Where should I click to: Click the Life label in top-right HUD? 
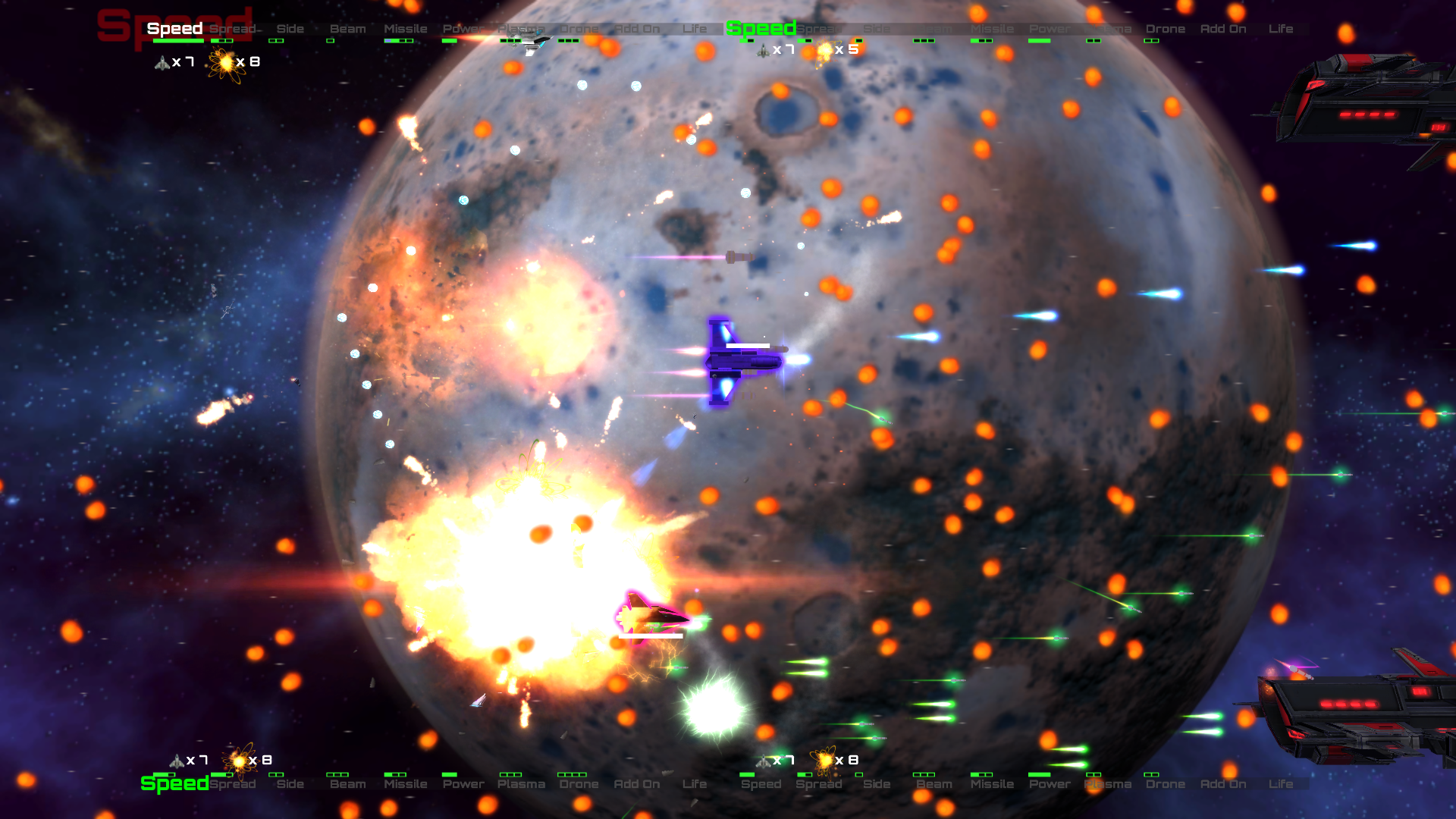pyautogui.click(x=1281, y=28)
